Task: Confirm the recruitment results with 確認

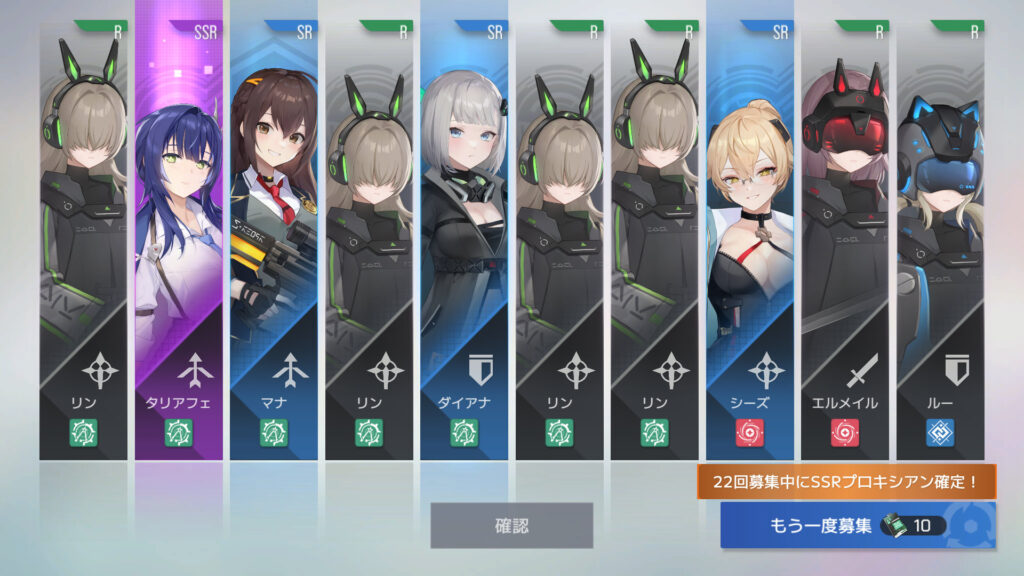Action: [511, 525]
